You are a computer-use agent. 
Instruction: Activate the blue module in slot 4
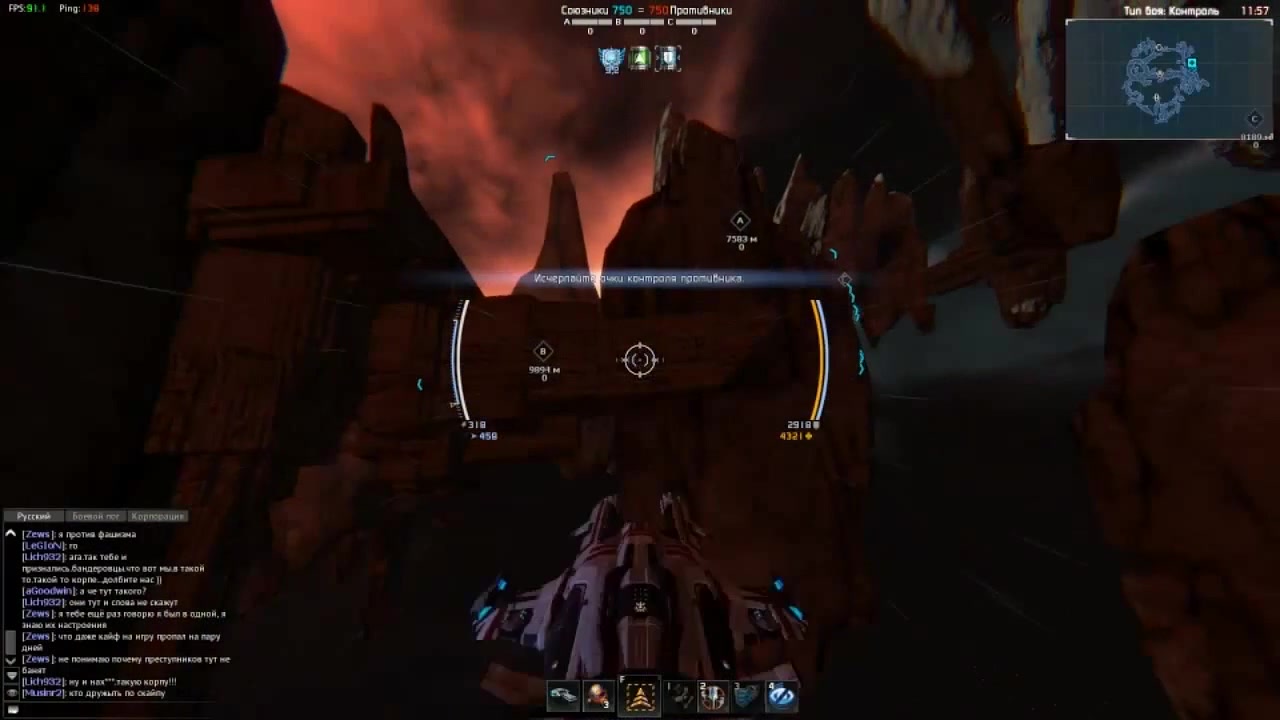tap(782, 696)
